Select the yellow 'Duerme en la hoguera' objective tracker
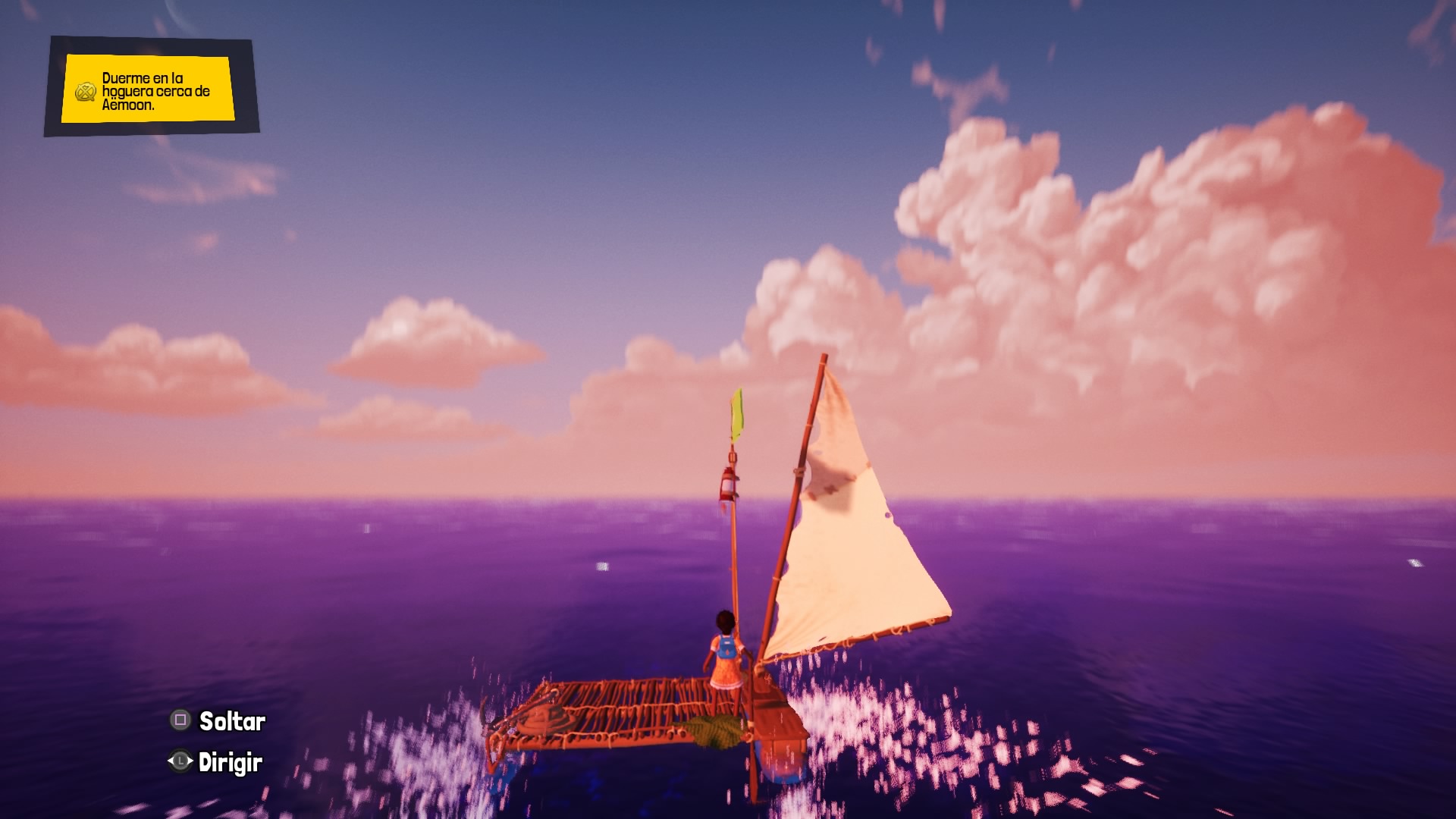The height and width of the screenshot is (819, 1456). coord(149,89)
